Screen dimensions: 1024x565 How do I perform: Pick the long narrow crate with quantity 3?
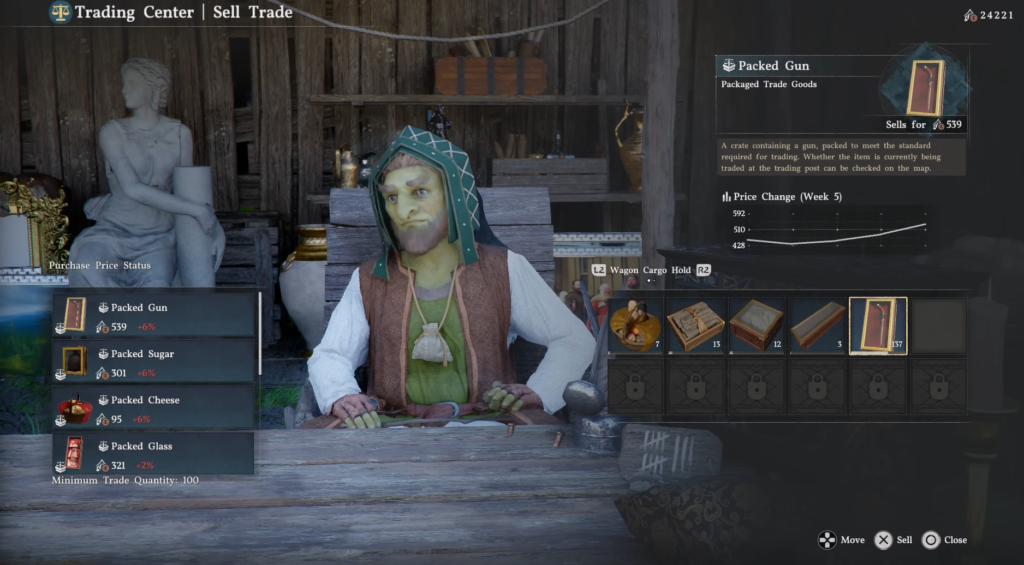click(x=817, y=326)
